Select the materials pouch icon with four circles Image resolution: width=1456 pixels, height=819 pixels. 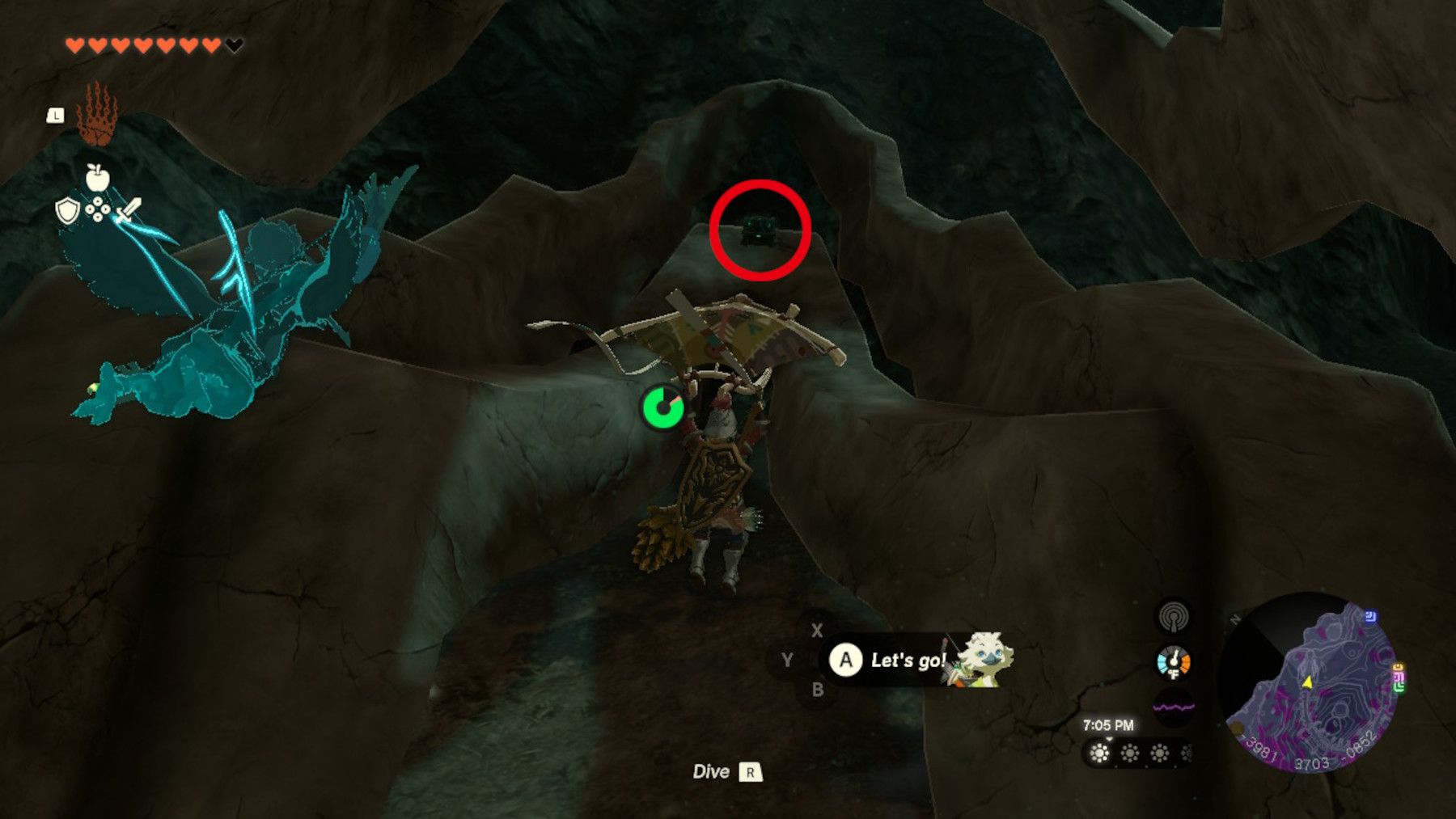(x=98, y=209)
